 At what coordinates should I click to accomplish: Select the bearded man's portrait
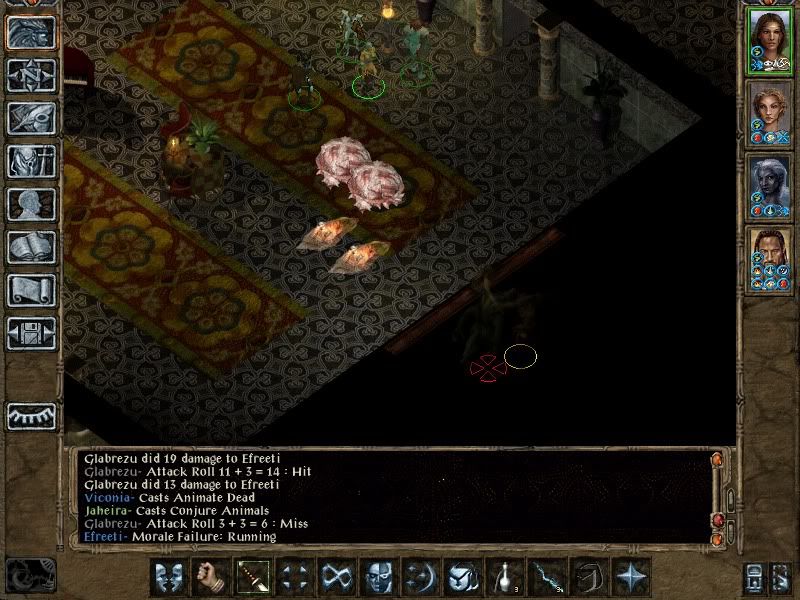click(x=769, y=258)
